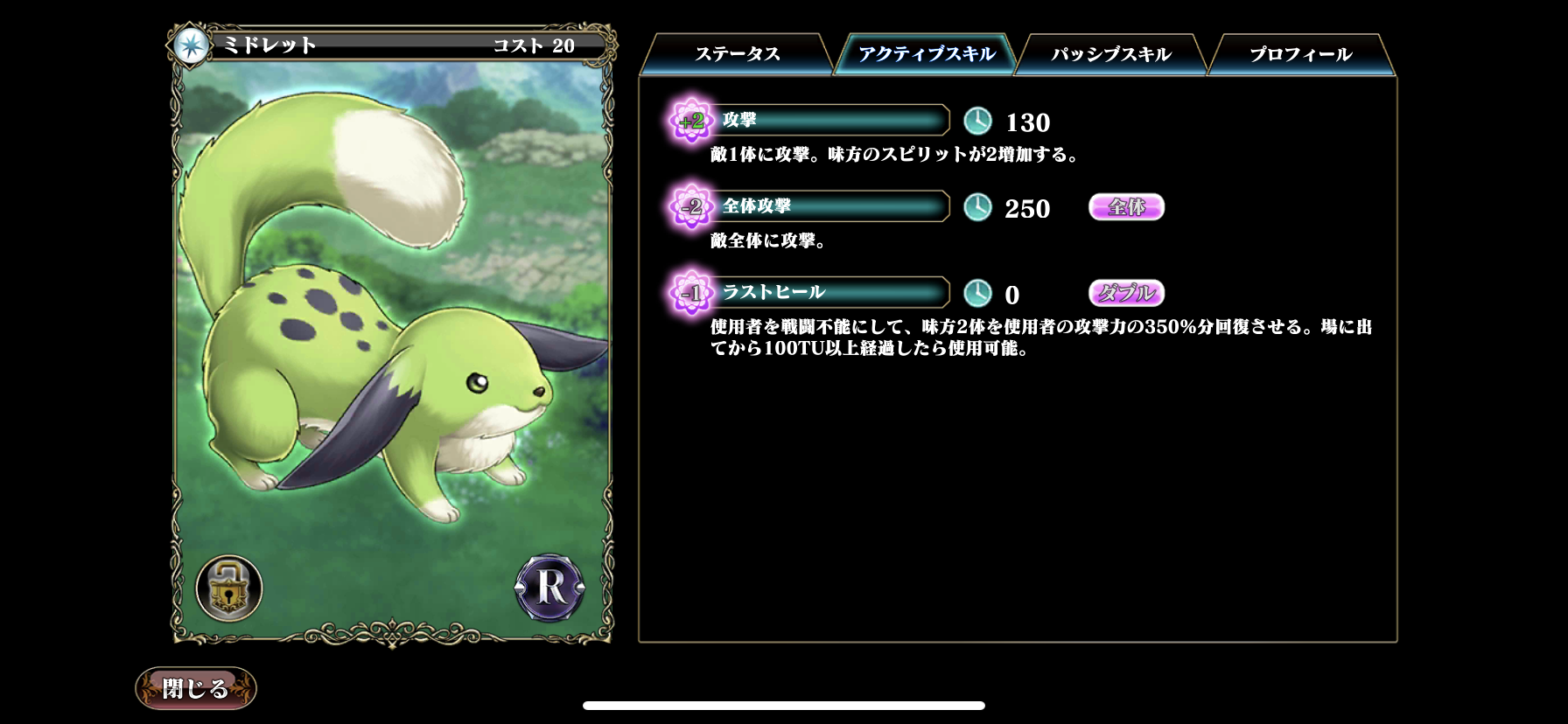View the プロフィール tab
This screenshot has width=1568, height=724.
(1298, 53)
